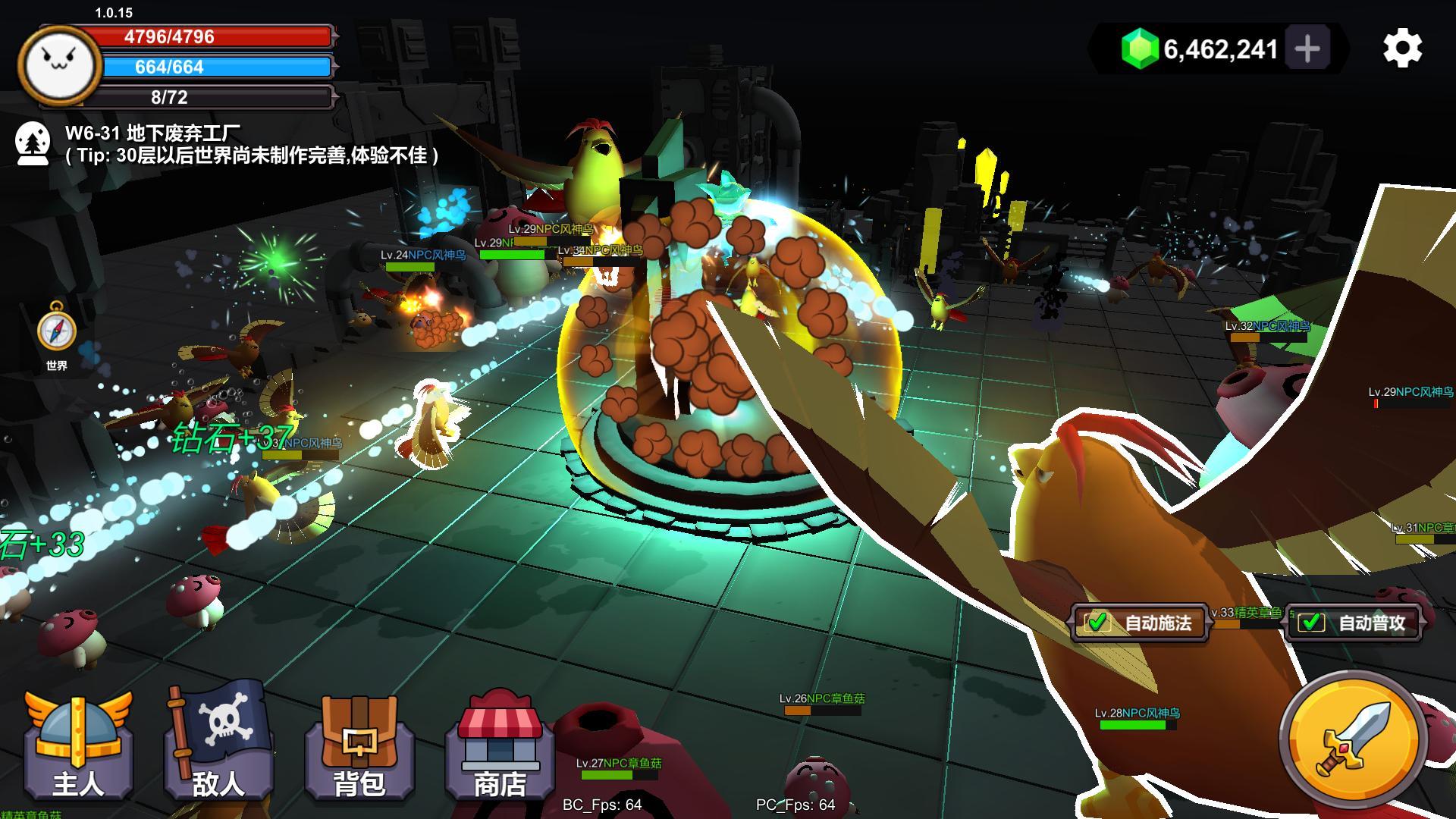The image size is (1456, 819).
Task: Open the 敌人 (Enemy) pirate flag menu
Action: pos(218,743)
